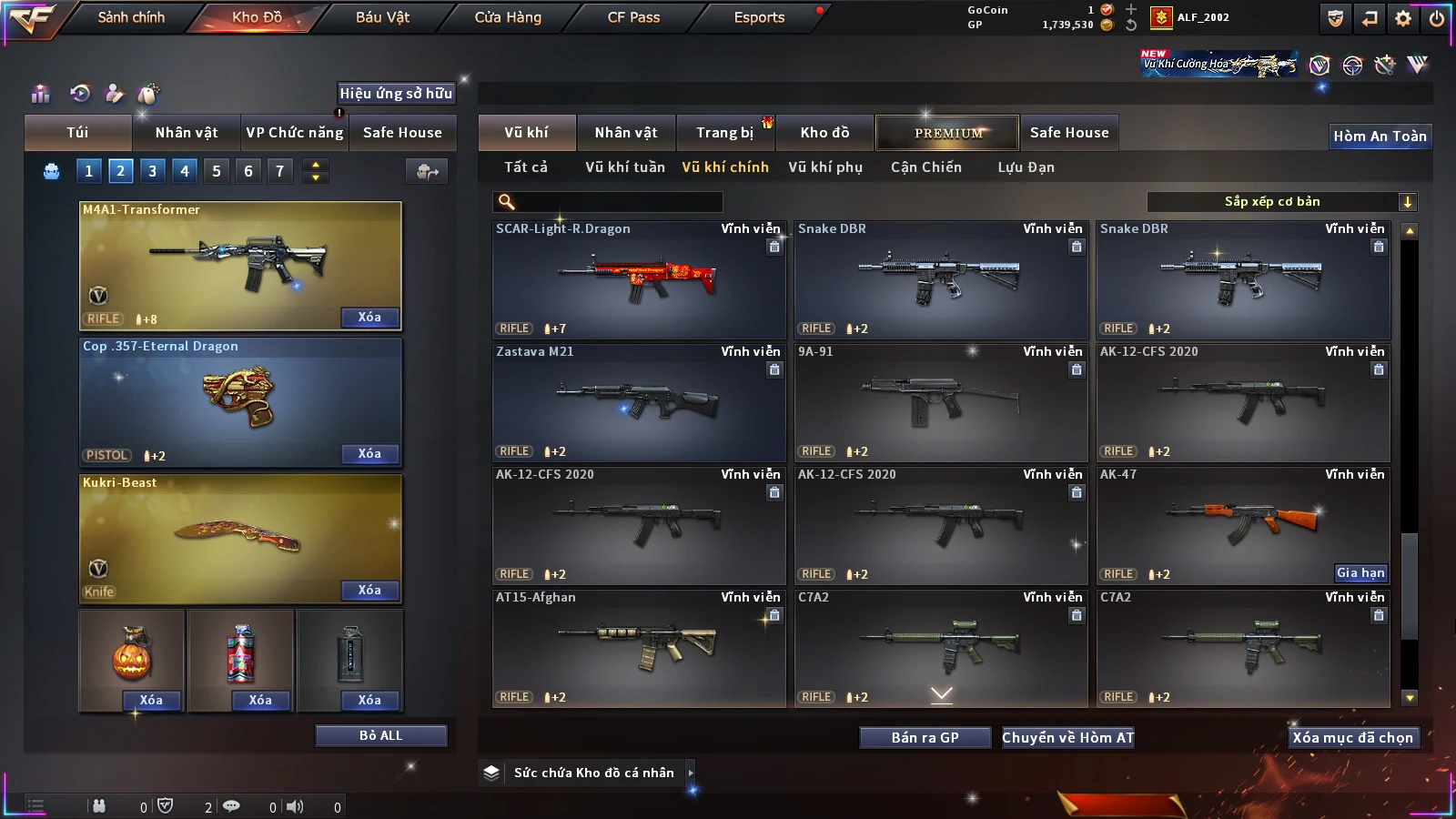Open the Sảnh chính lobby menu
The height and width of the screenshot is (819, 1456).
tap(131, 17)
